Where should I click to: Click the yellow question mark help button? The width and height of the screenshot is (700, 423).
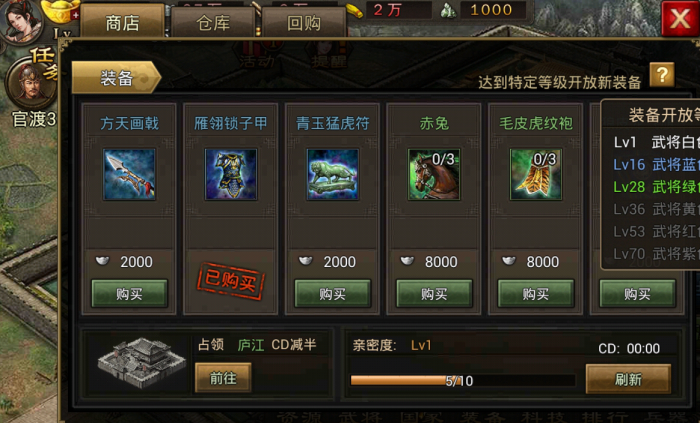click(661, 75)
